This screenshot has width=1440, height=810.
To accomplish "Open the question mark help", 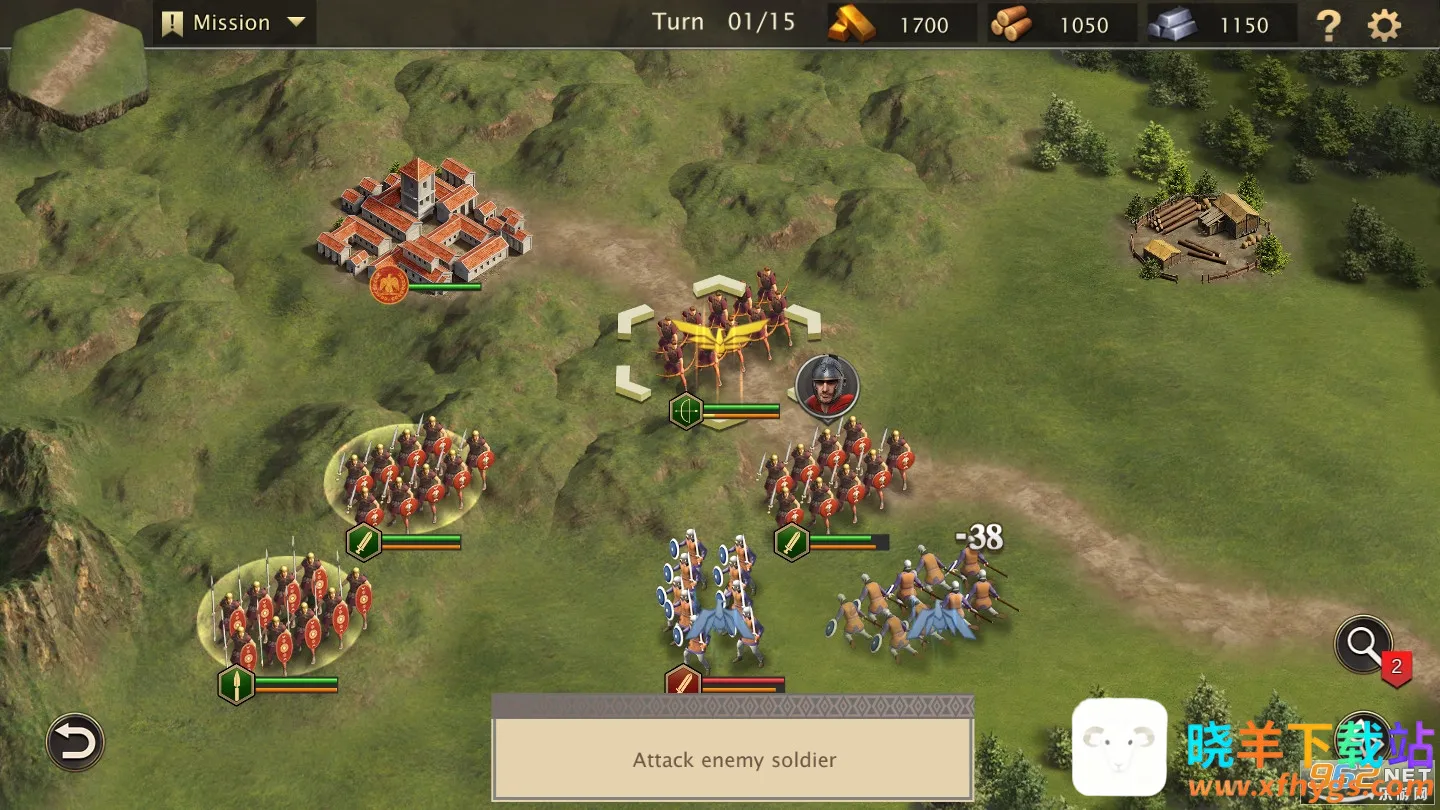I will point(1328,25).
